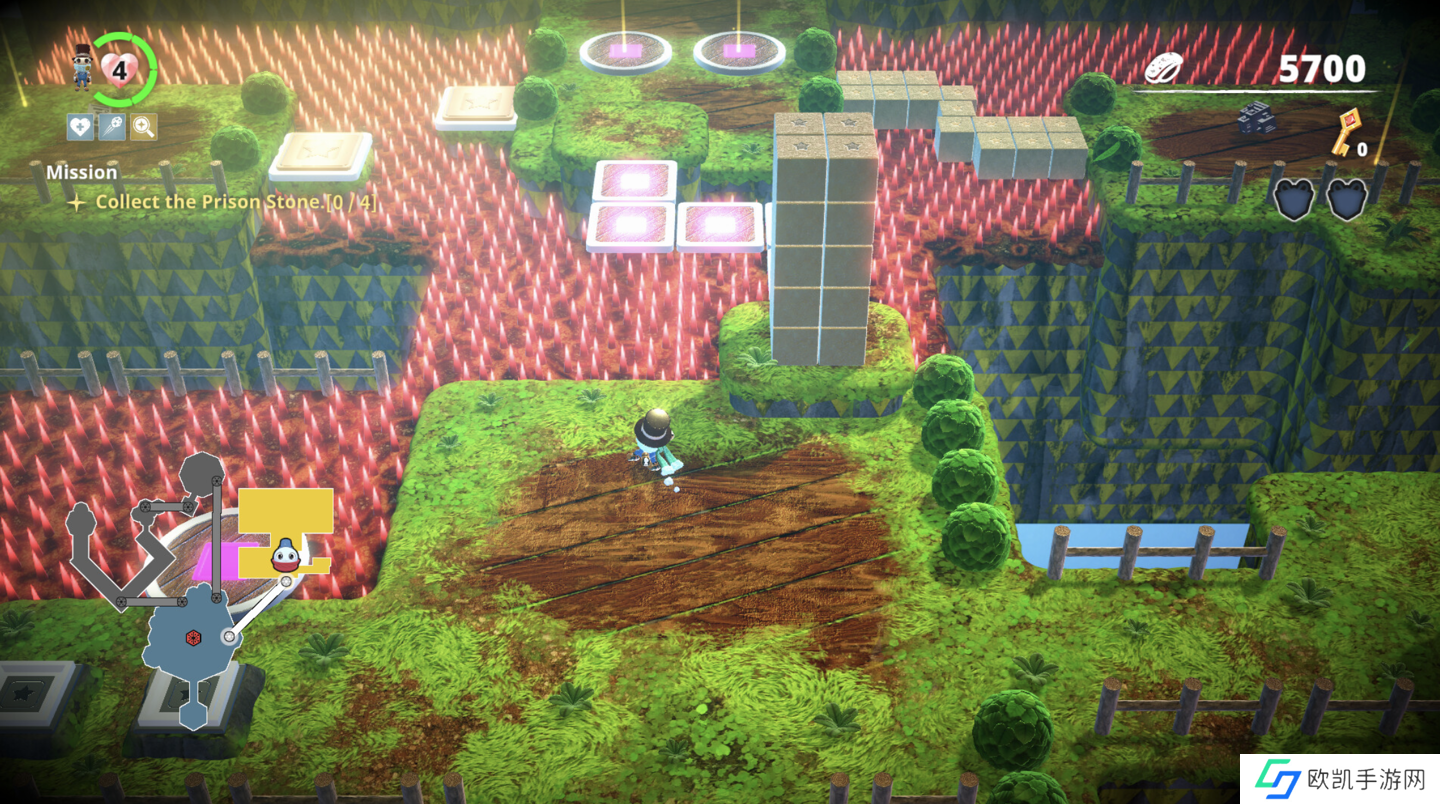Activate the speeding ball skill icon

pos(112,127)
